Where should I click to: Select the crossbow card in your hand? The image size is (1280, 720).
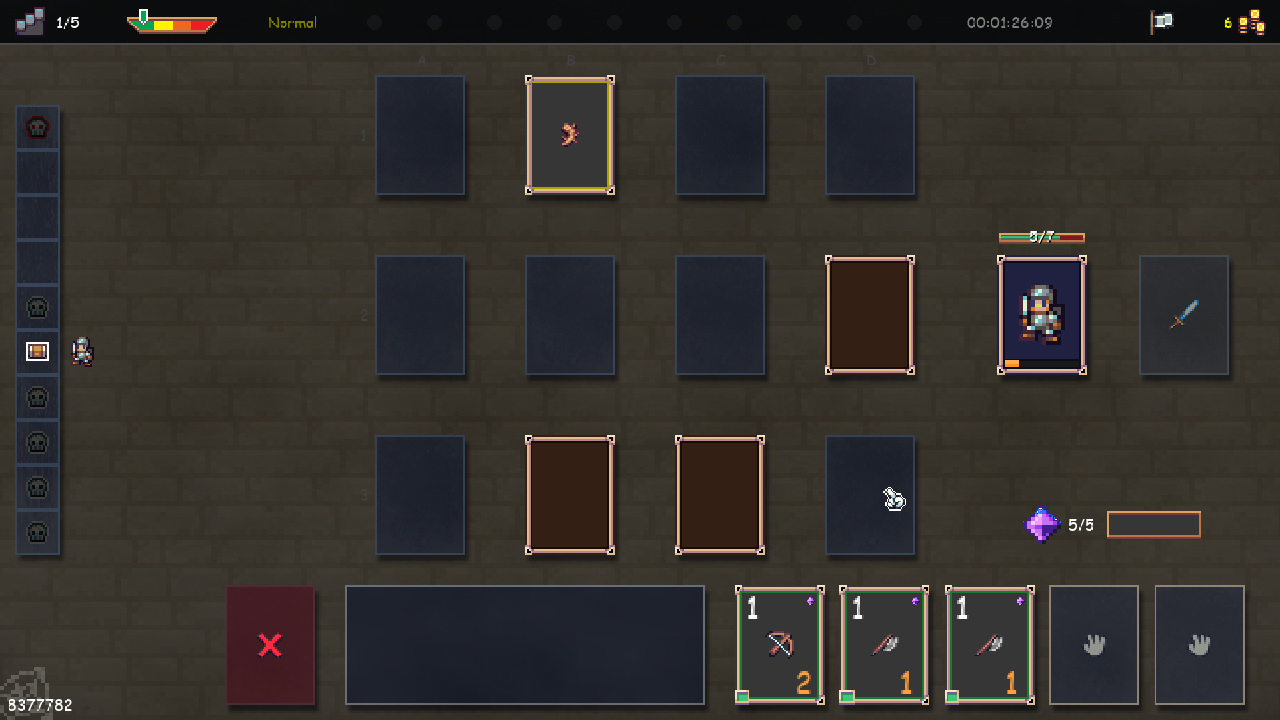click(780, 645)
